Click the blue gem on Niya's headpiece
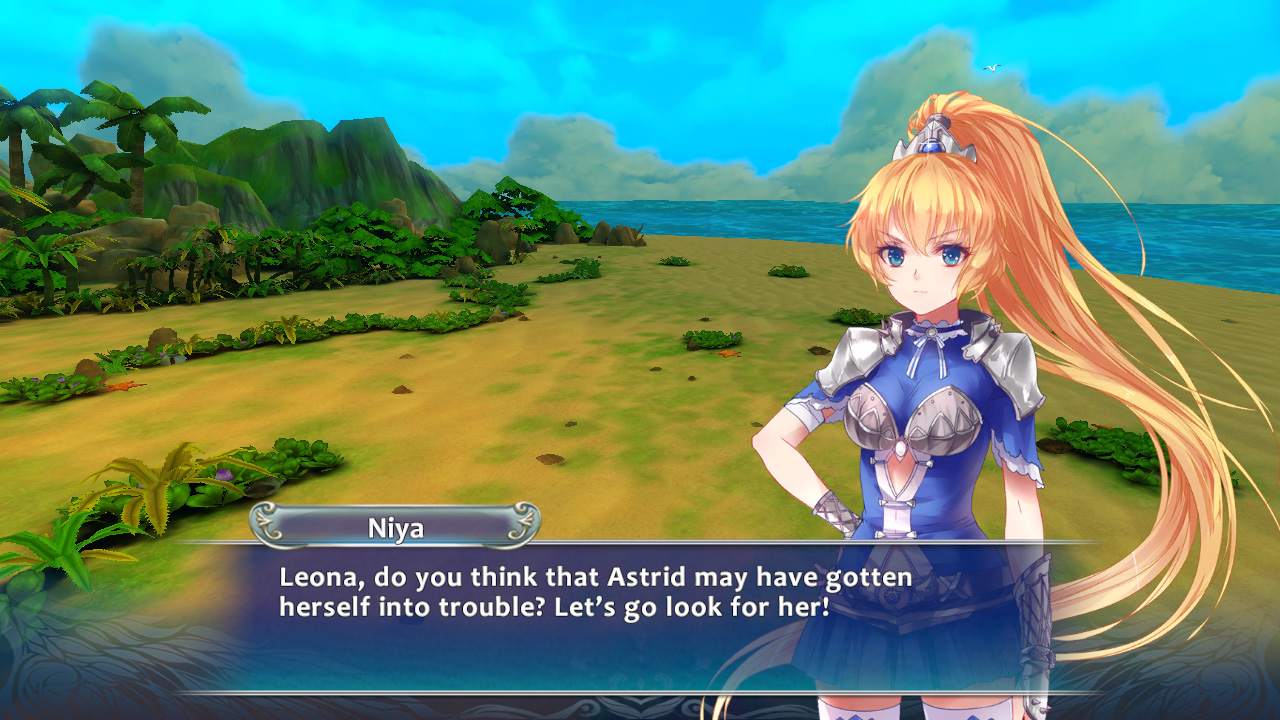 [930, 147]
